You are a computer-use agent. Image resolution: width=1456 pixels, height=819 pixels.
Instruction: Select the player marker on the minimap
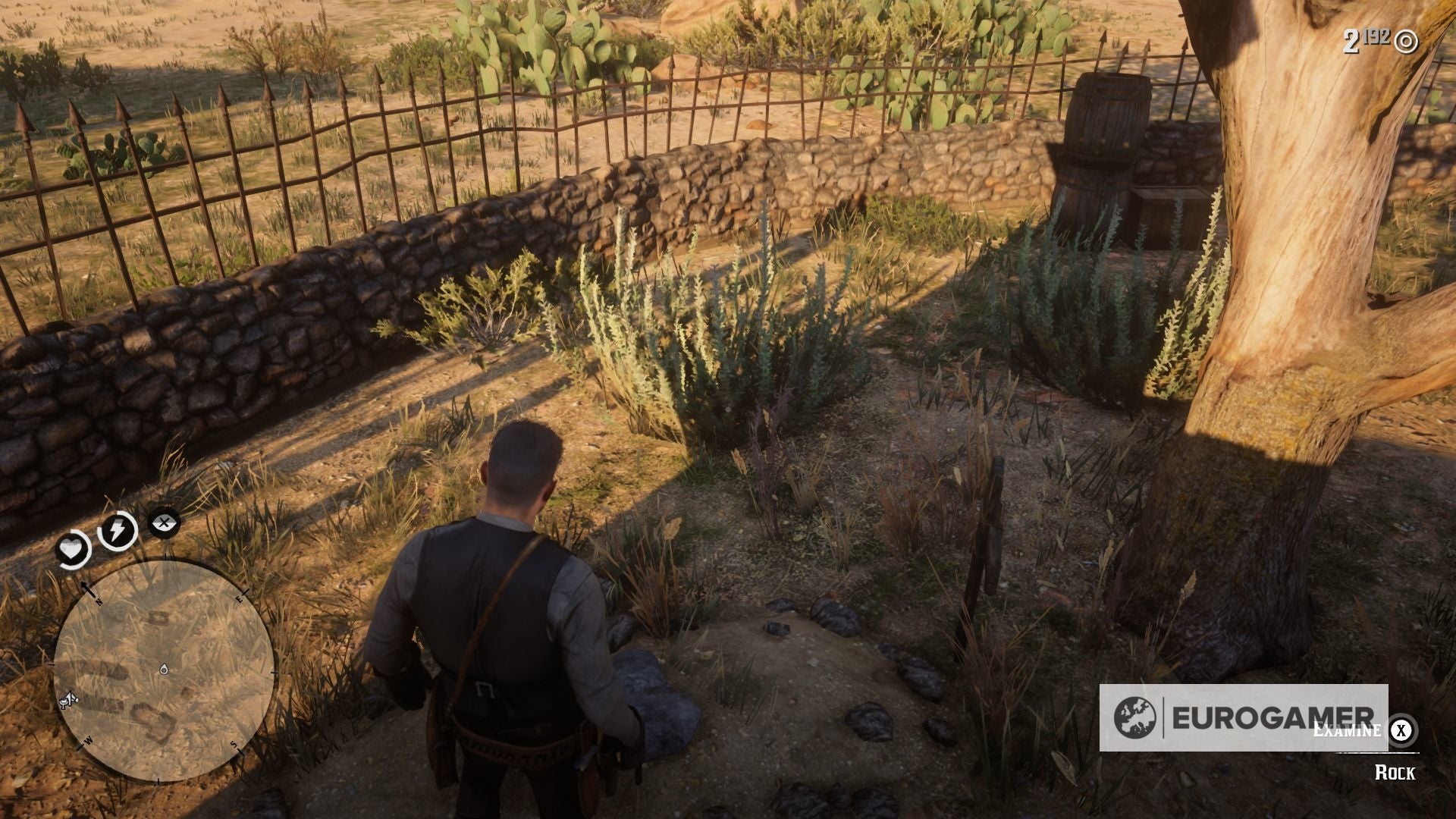pyautogui.click(x=164, y=670)
